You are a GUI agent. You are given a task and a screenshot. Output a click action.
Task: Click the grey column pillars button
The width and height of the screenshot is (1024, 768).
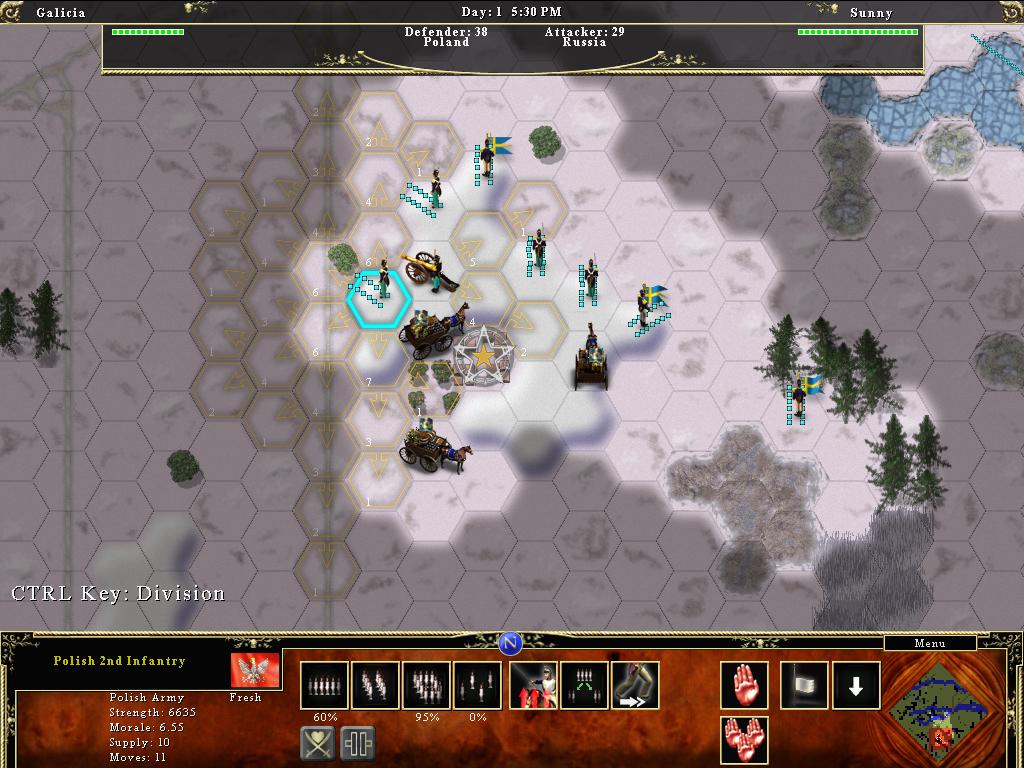357,743
